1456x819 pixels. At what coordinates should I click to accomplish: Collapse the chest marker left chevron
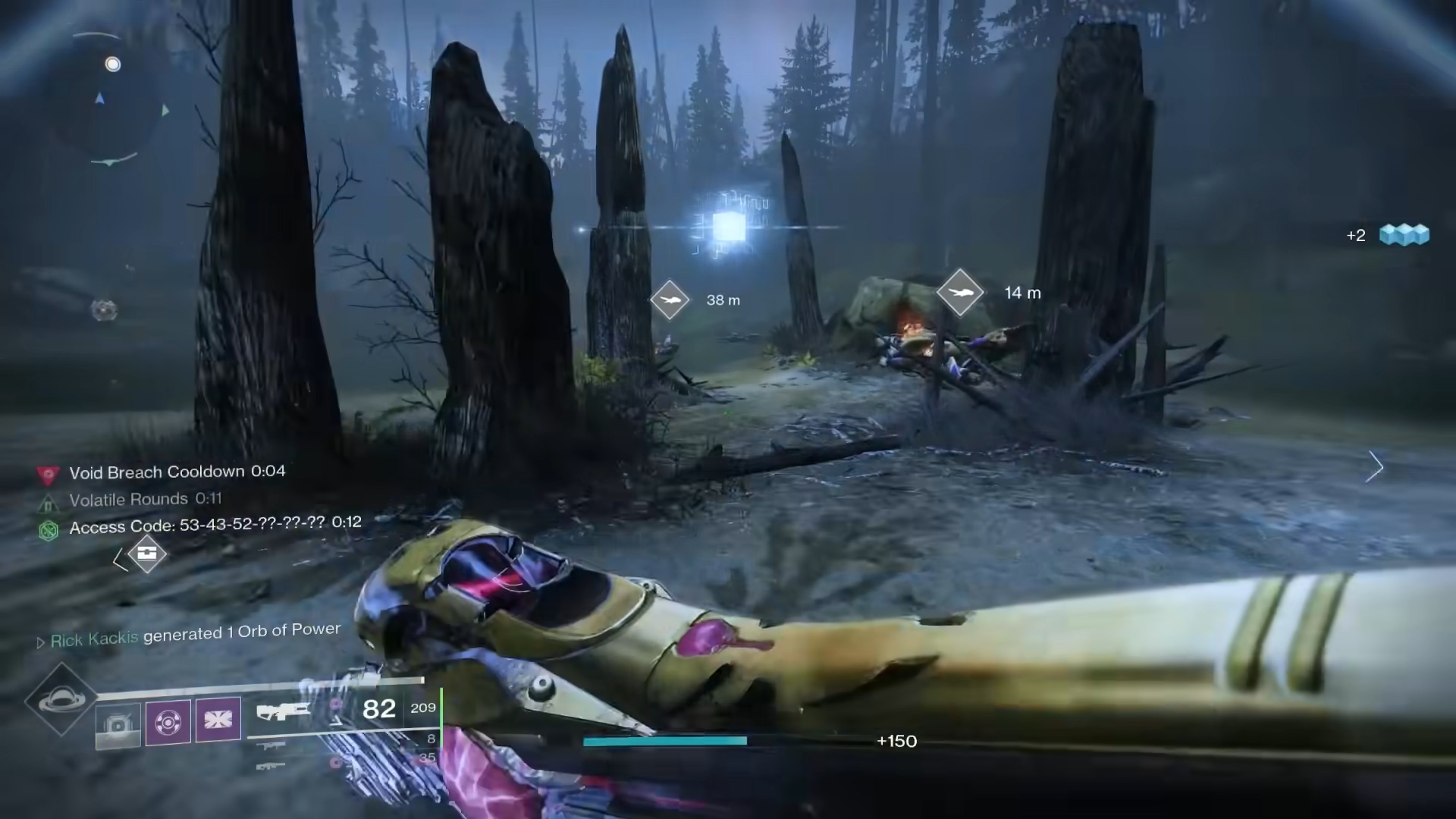[x=121, y=559]
